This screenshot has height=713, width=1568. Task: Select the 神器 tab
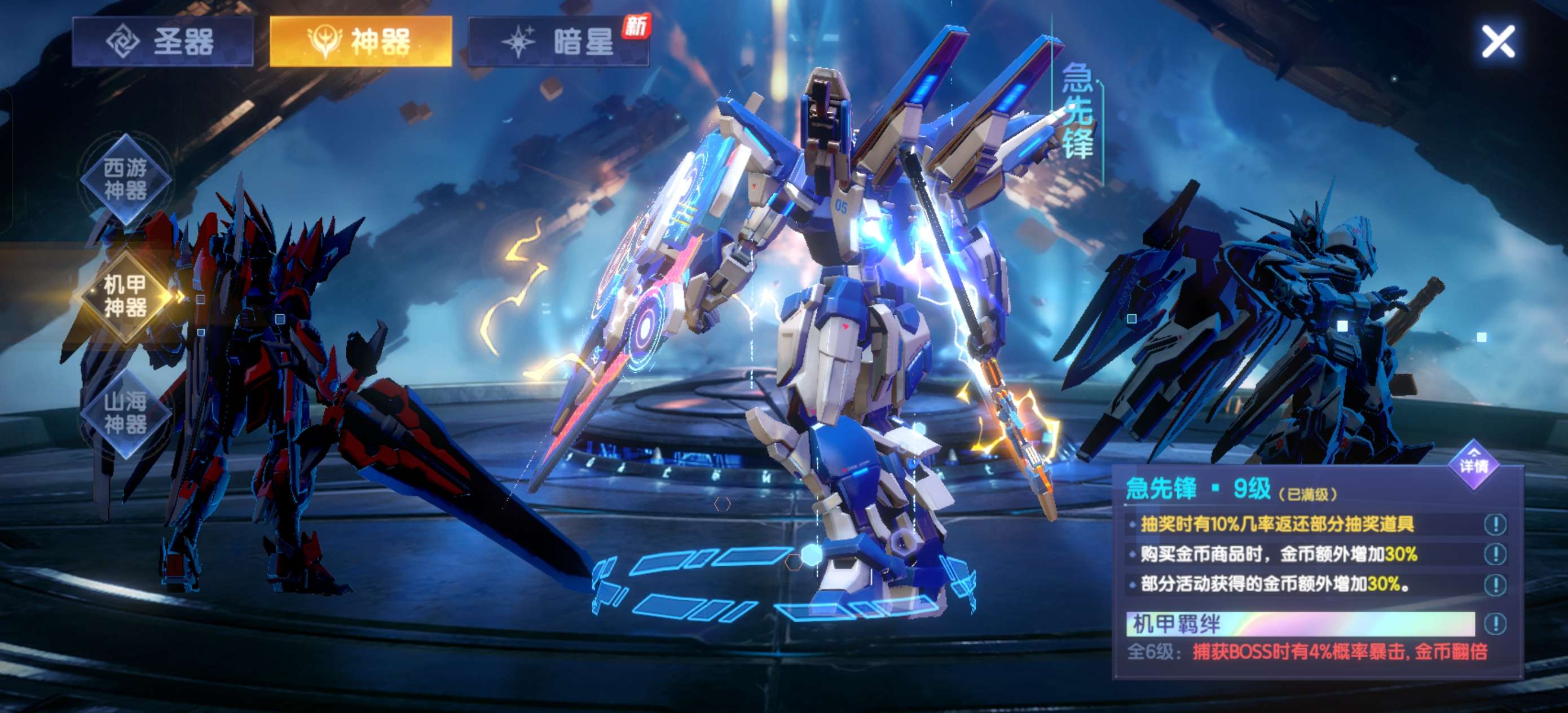pos(360,41)
